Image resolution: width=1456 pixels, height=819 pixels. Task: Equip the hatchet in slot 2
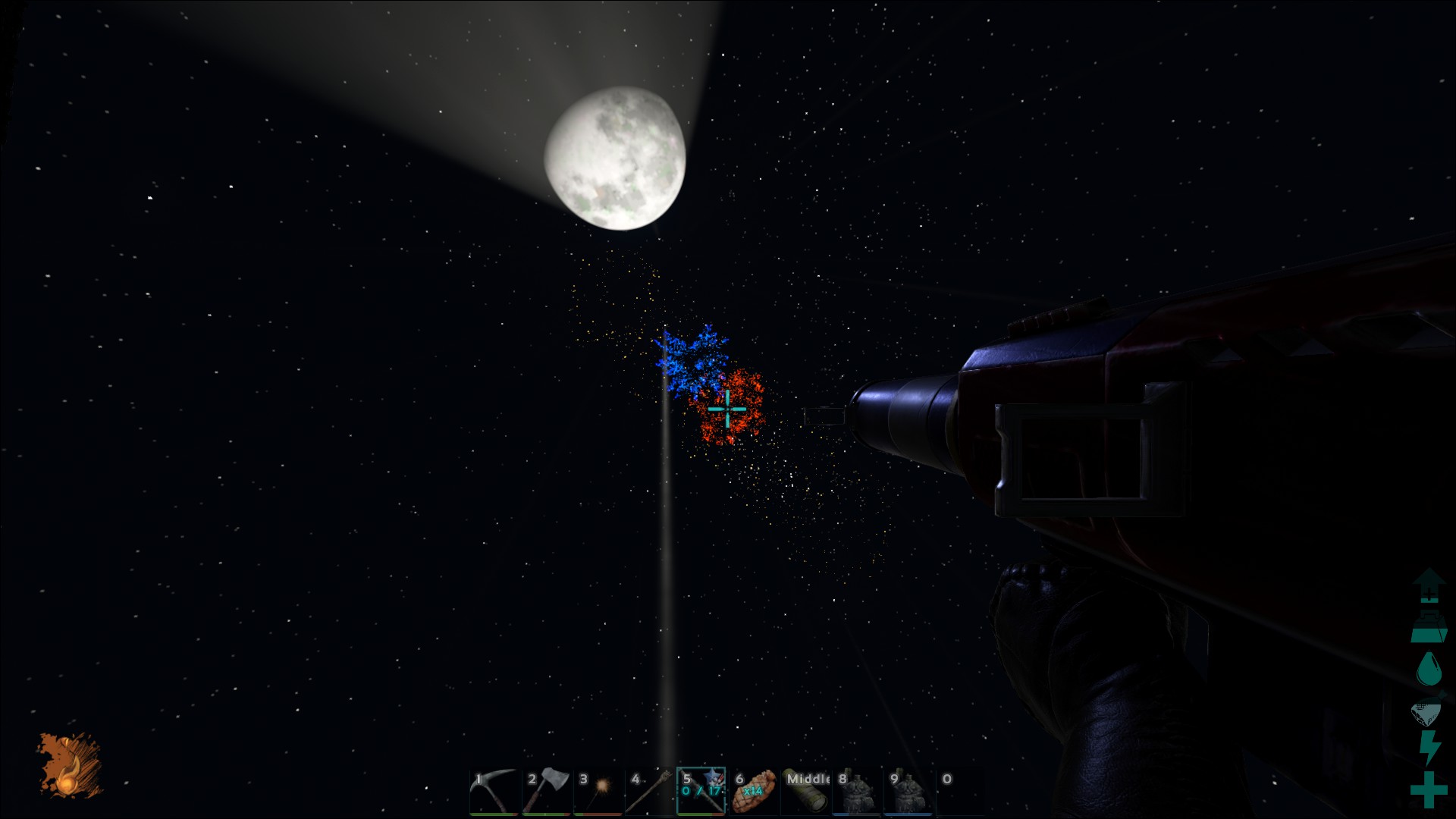coord(546,792)
